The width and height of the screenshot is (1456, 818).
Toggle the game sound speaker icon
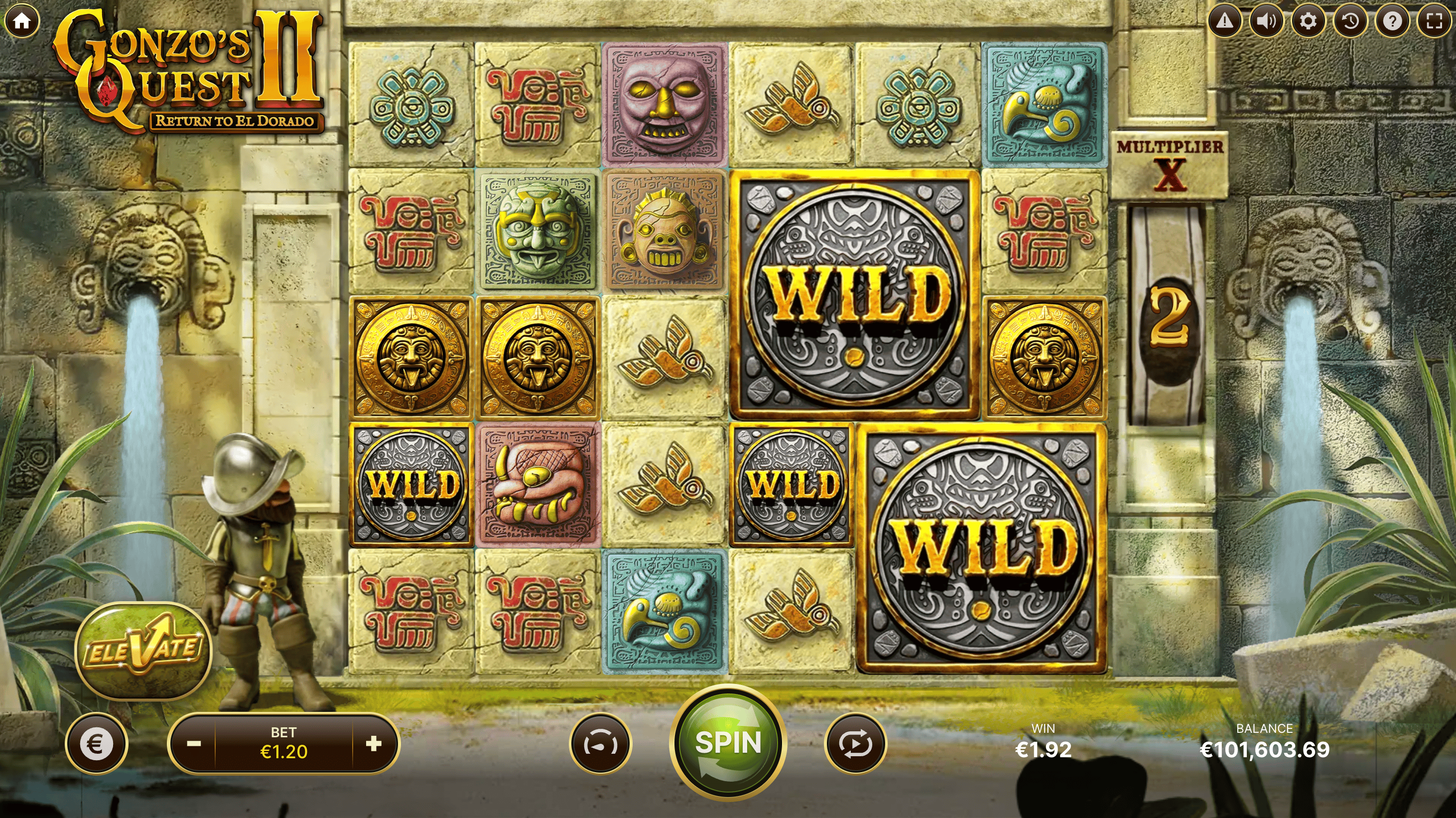[x=1266, y=21]
